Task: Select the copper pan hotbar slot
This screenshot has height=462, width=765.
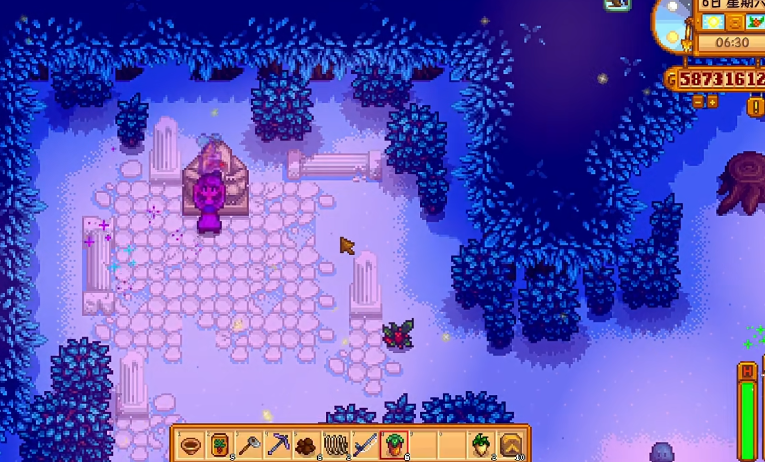Action: coord(193,444)
